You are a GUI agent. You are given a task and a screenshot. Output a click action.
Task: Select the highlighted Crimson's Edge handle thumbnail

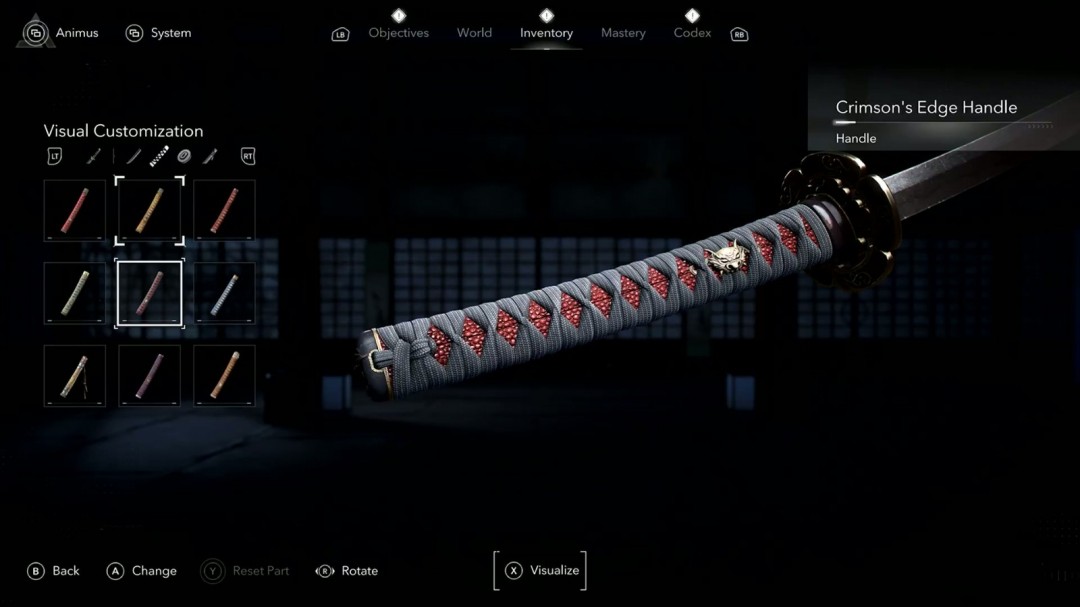click(x=150, y=293)
